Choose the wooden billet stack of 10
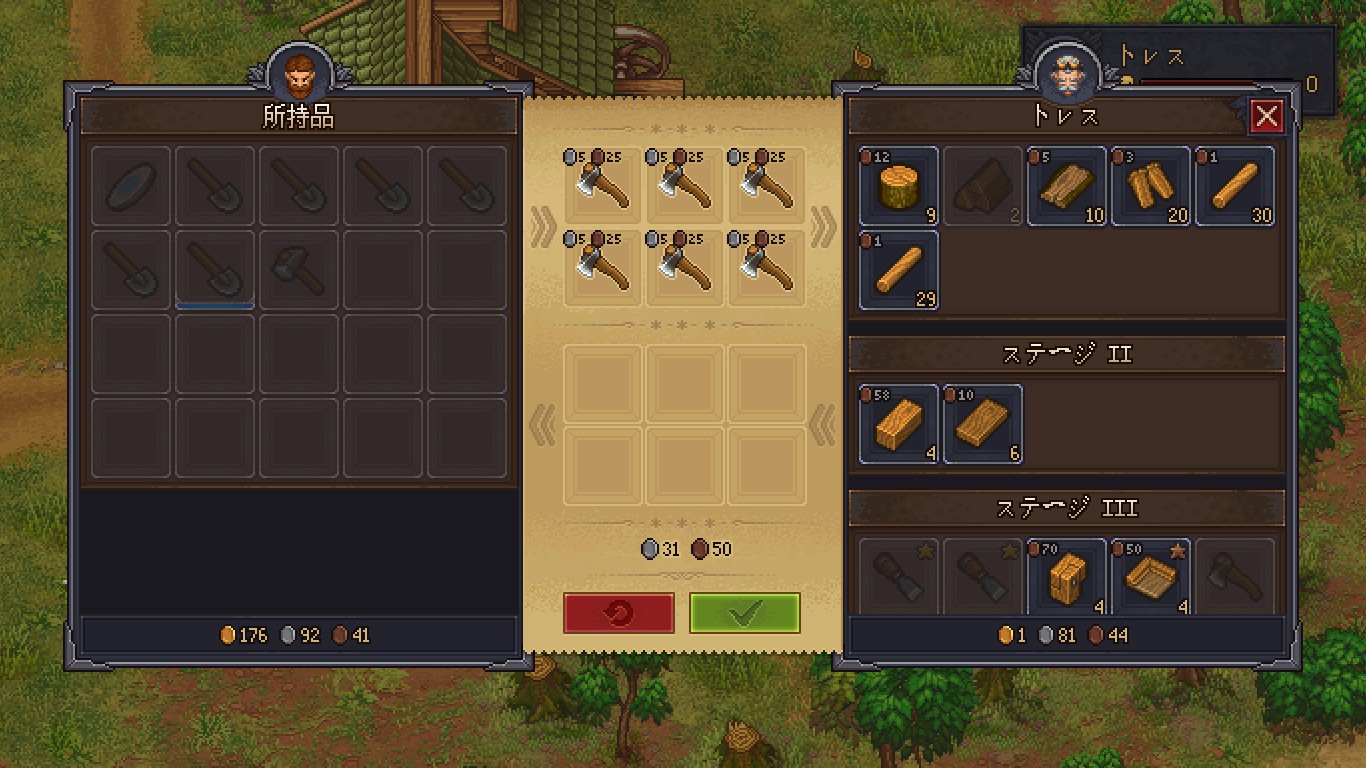Viewport: 1366px width, 768px height. click(x=1067, y=186)
